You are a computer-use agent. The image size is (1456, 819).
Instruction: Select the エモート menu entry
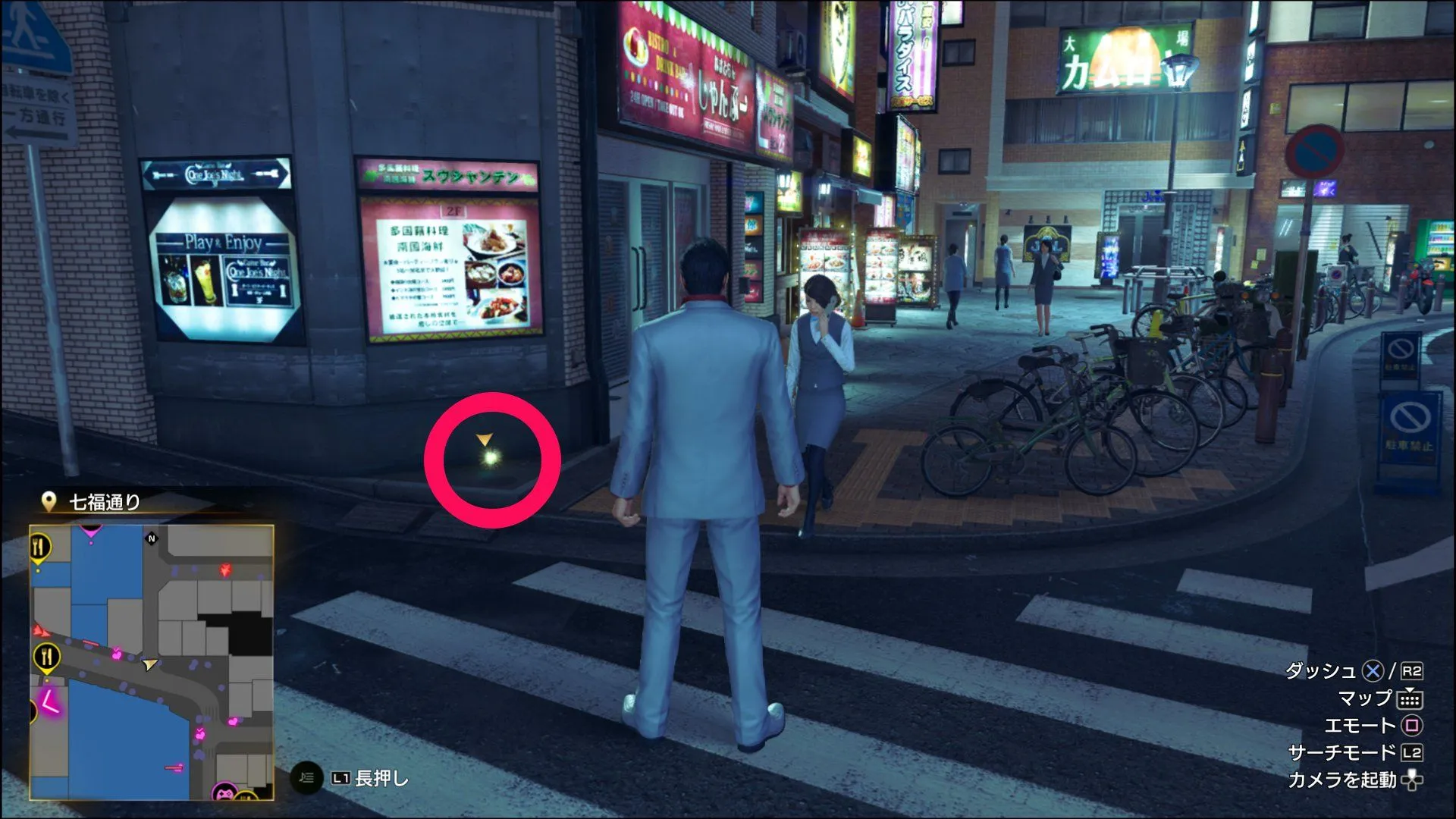[1360, 725]
